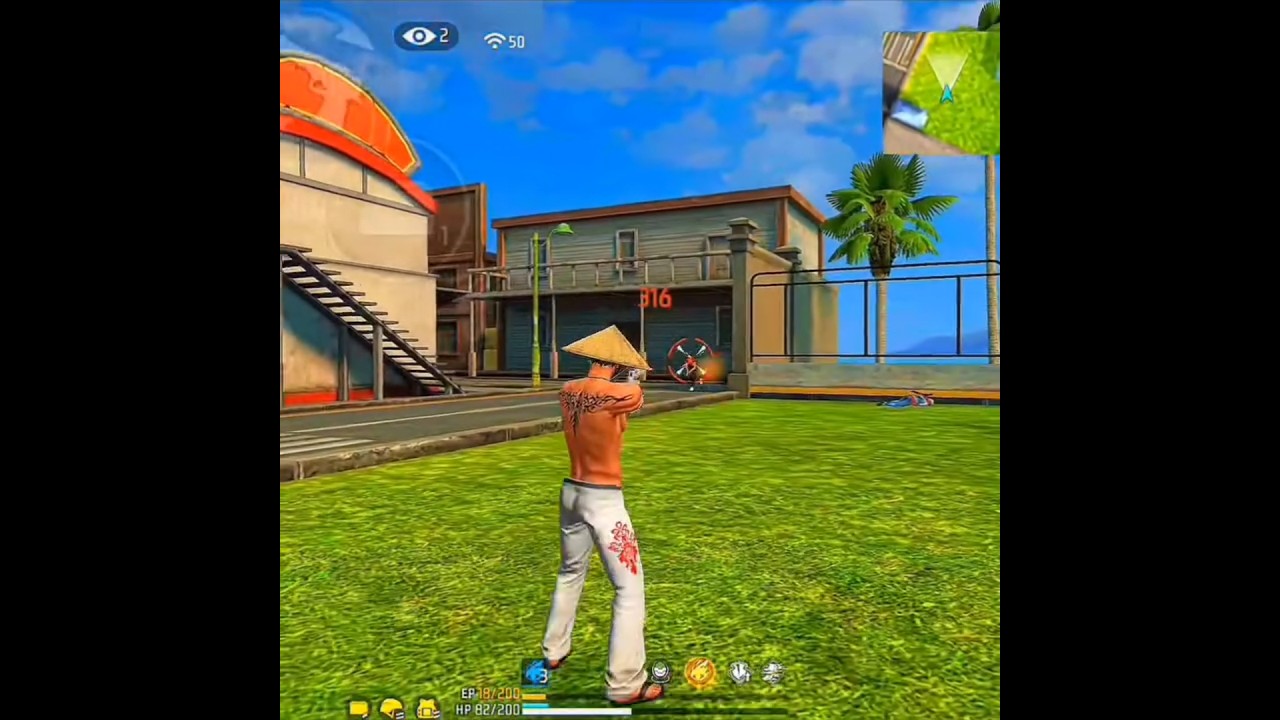Activate the orange lightning skill icon
The height and width of the screenshot is (720, 1280).
(x=700, y=672)
